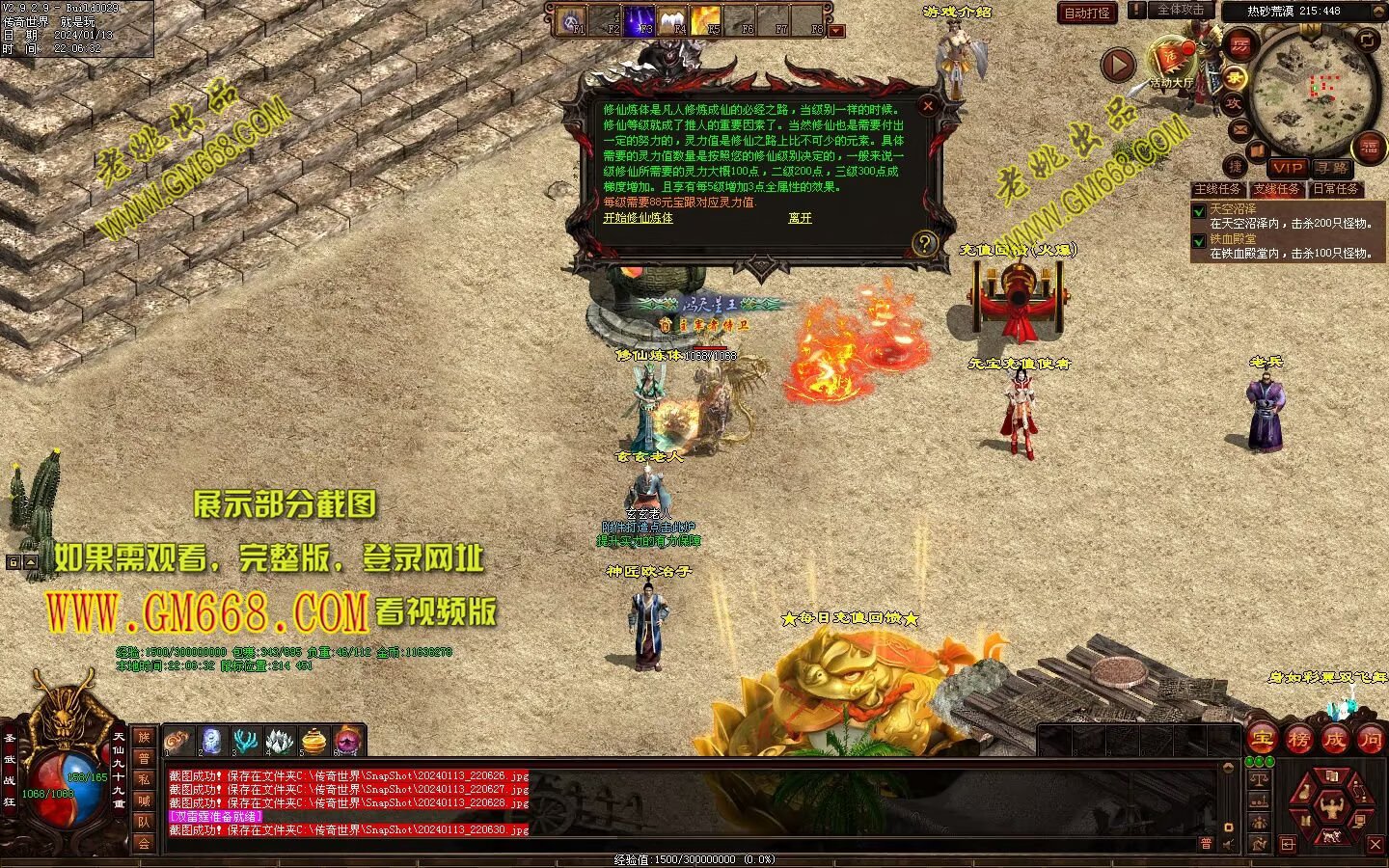Close the NPC dialogue window
The image size is (1389, 868).
click(928, 105)
